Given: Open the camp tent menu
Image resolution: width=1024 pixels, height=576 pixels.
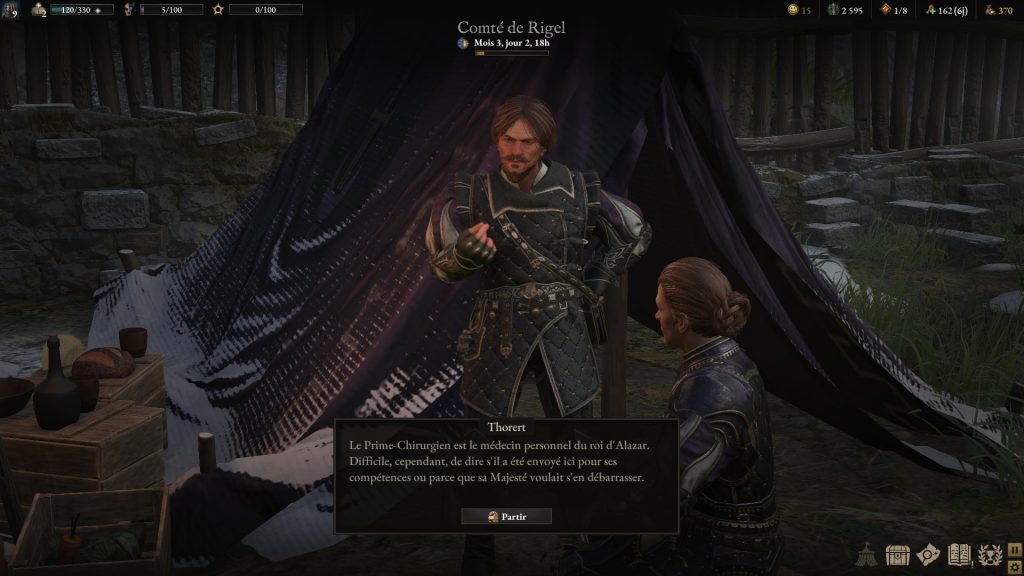Looking at the screenshot, I should click(x=867, y=555).
